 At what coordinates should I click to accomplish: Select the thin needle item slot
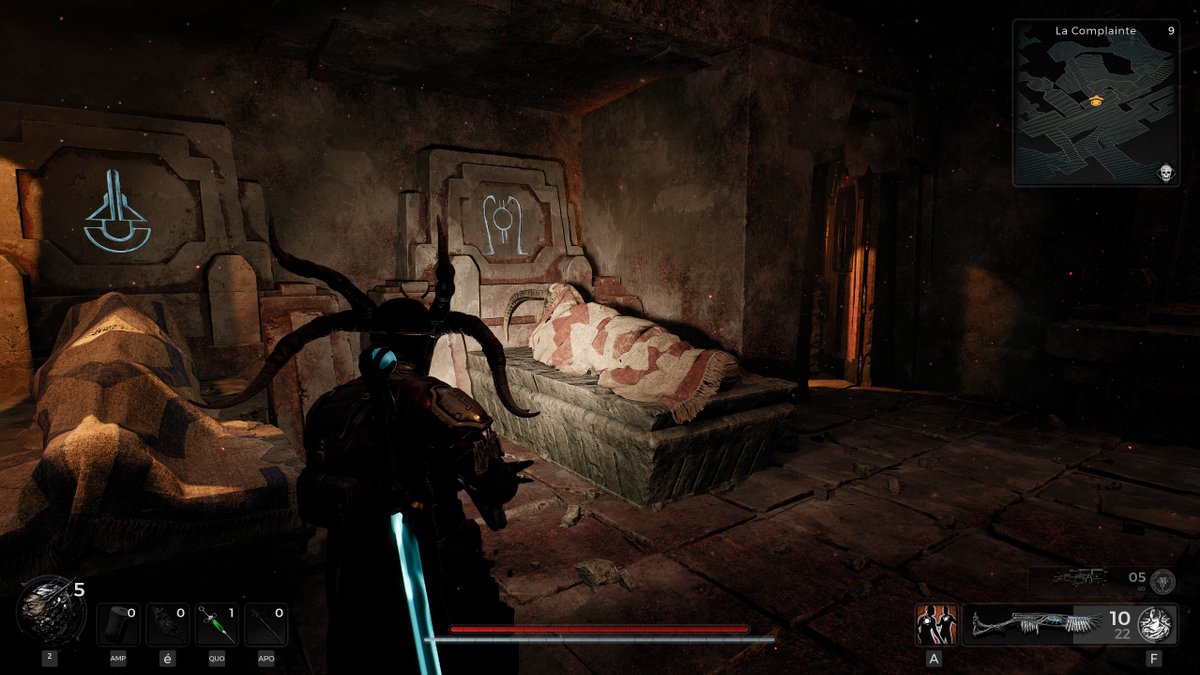266,625
